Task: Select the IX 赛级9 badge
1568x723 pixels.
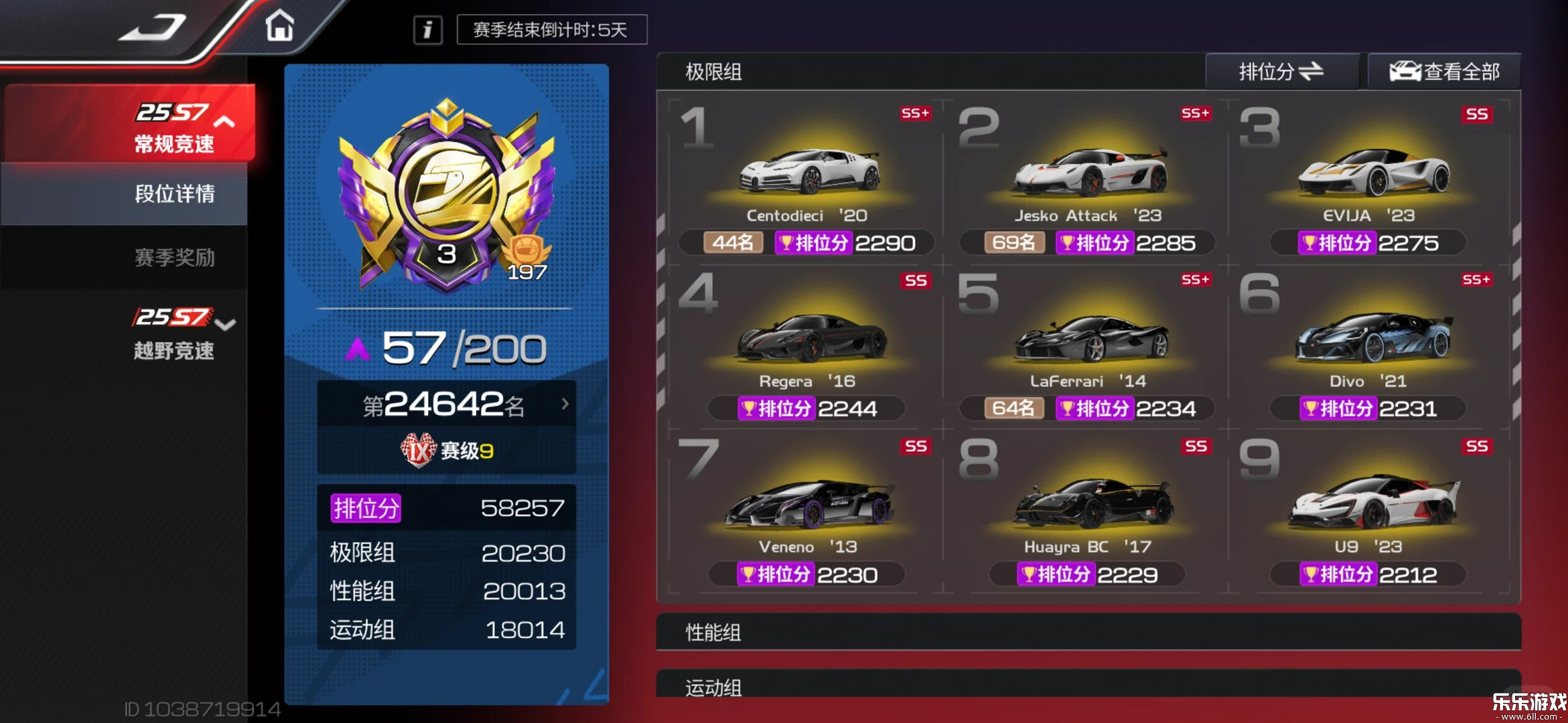Action: [x=447, y=449]
